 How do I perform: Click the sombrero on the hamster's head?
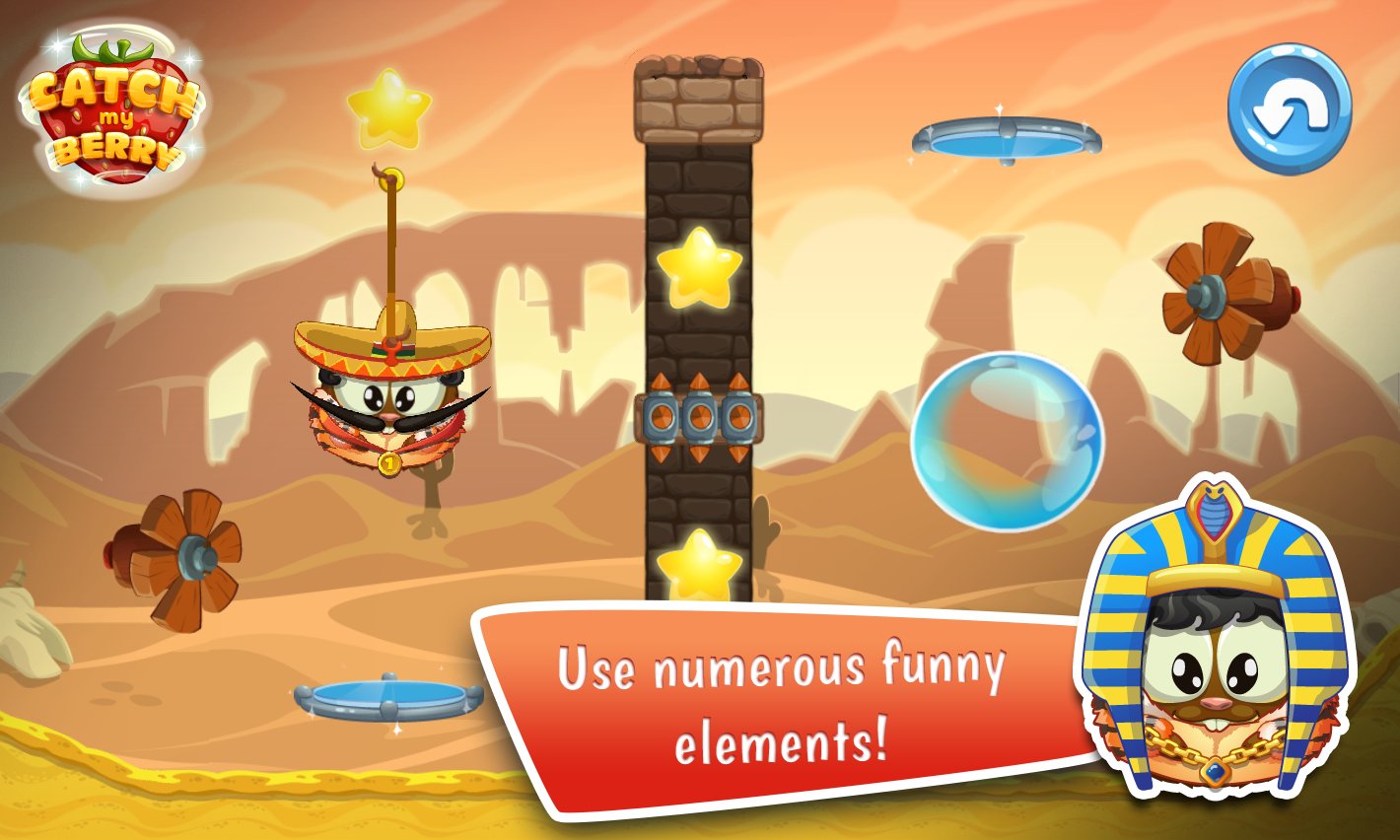tap(394, 340)
